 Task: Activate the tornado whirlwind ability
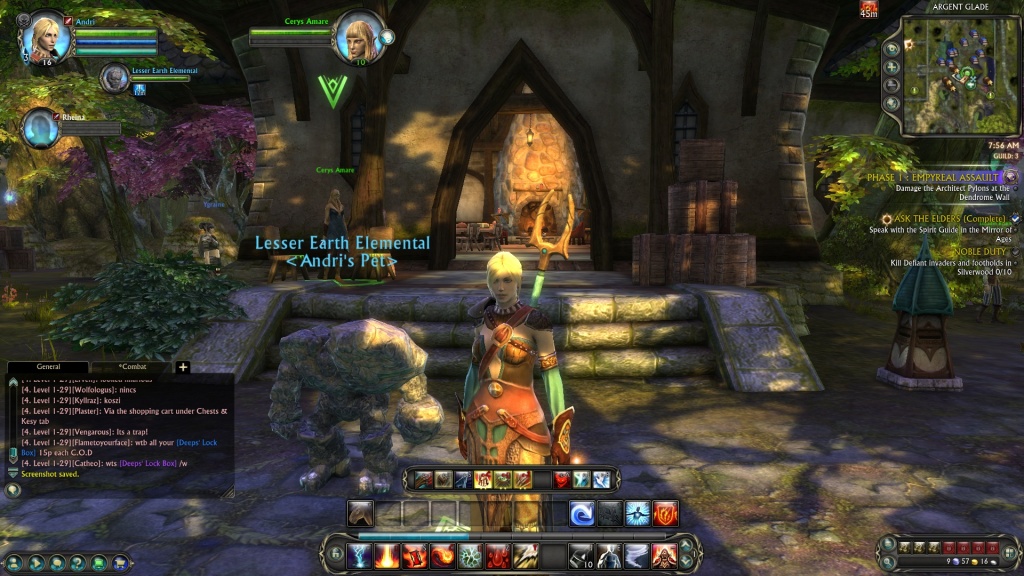coord(637,555)
